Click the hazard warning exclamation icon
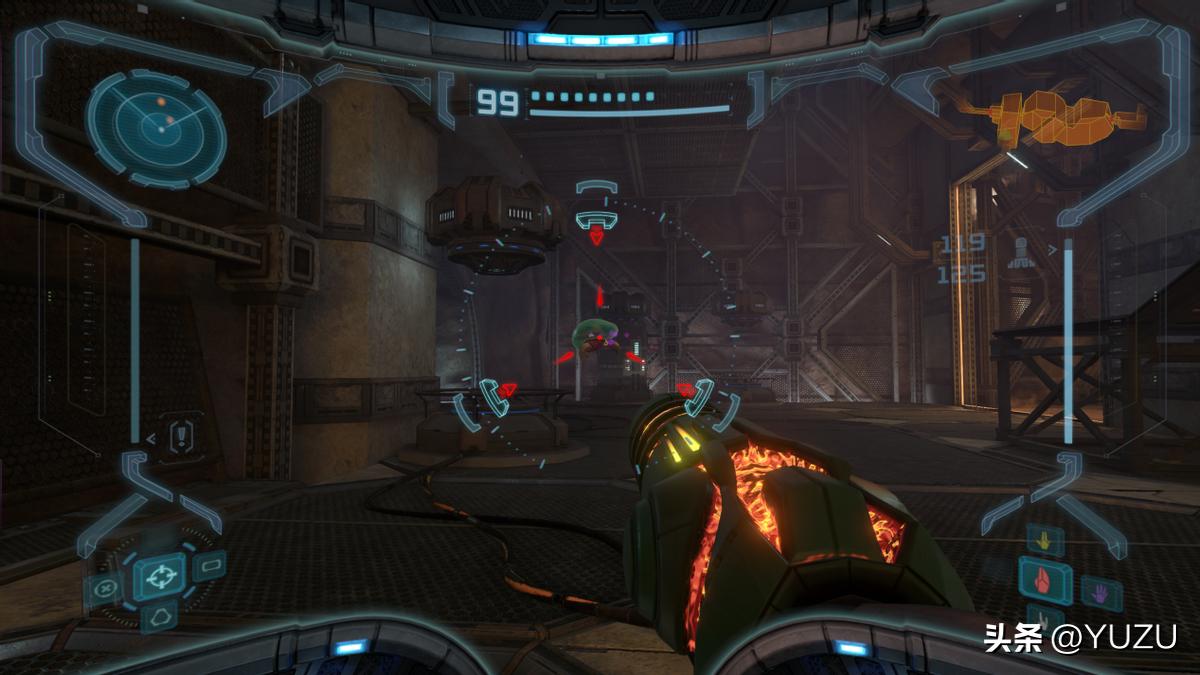Image resolution: width=1200 pixels, height=675 pixels. [182, 435]
